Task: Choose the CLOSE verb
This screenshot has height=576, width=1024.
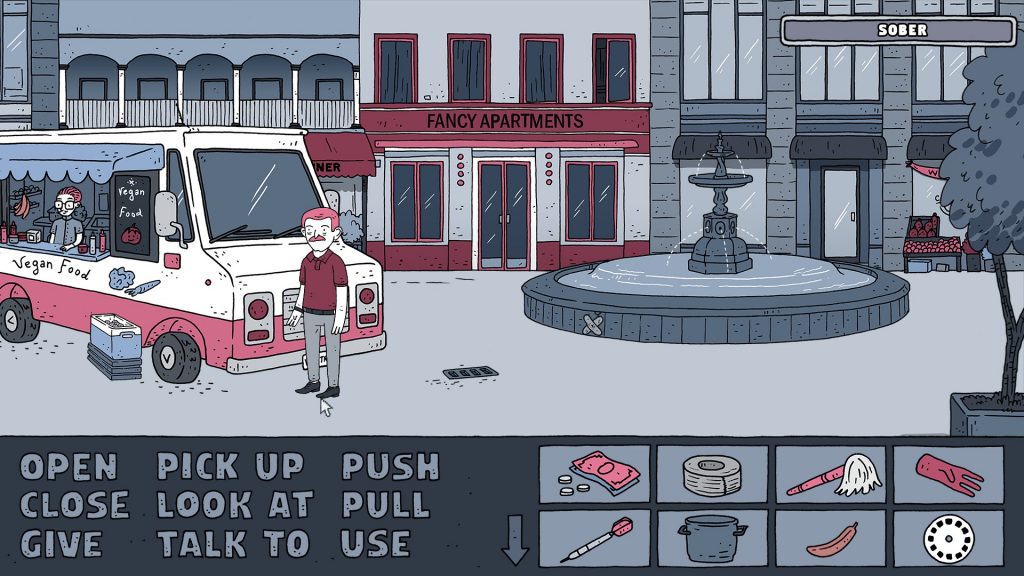Action: pos(75,505)
